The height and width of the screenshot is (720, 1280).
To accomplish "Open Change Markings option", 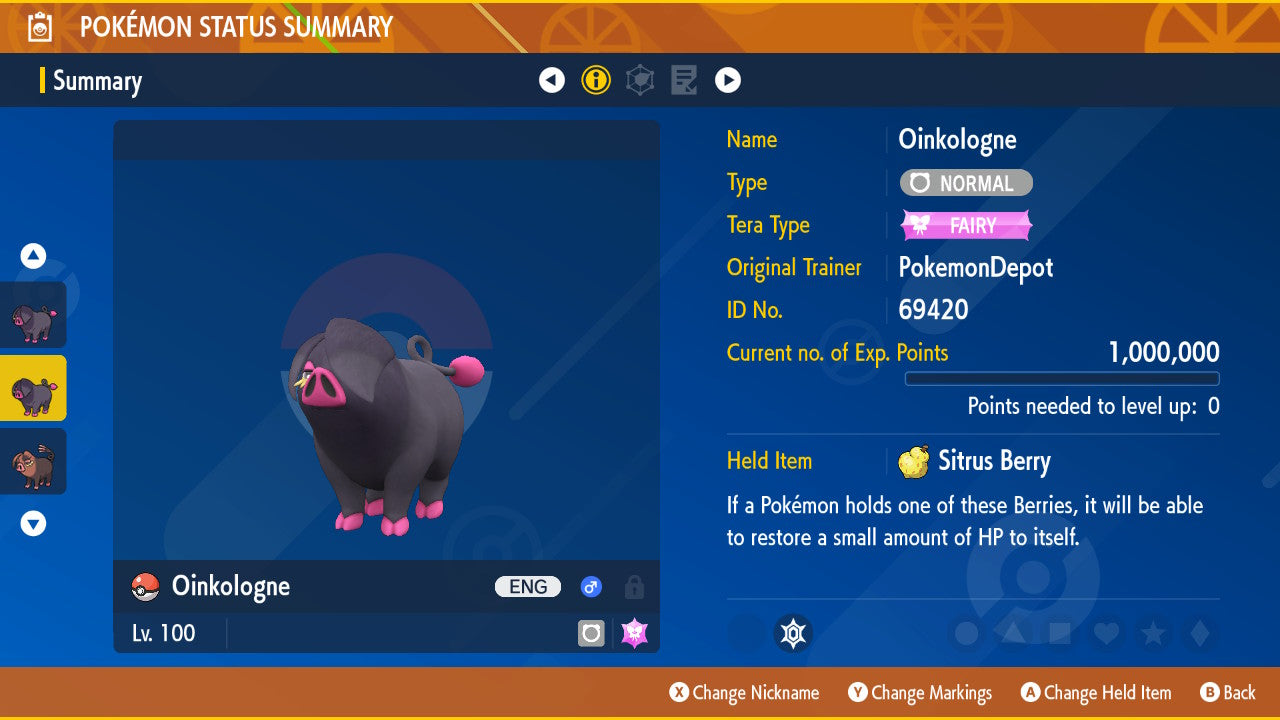I will coord(920,692).
